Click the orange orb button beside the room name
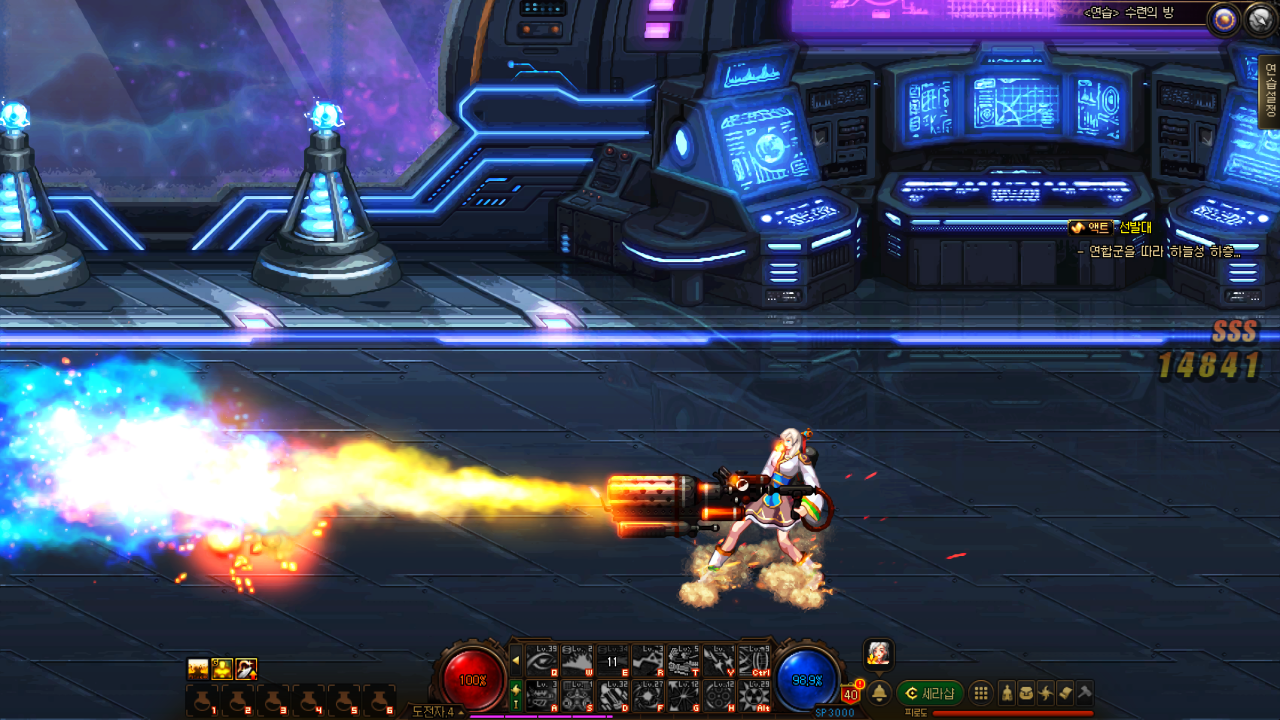The height and width of the screenshot is (720, 1280). coord(1223,19)
